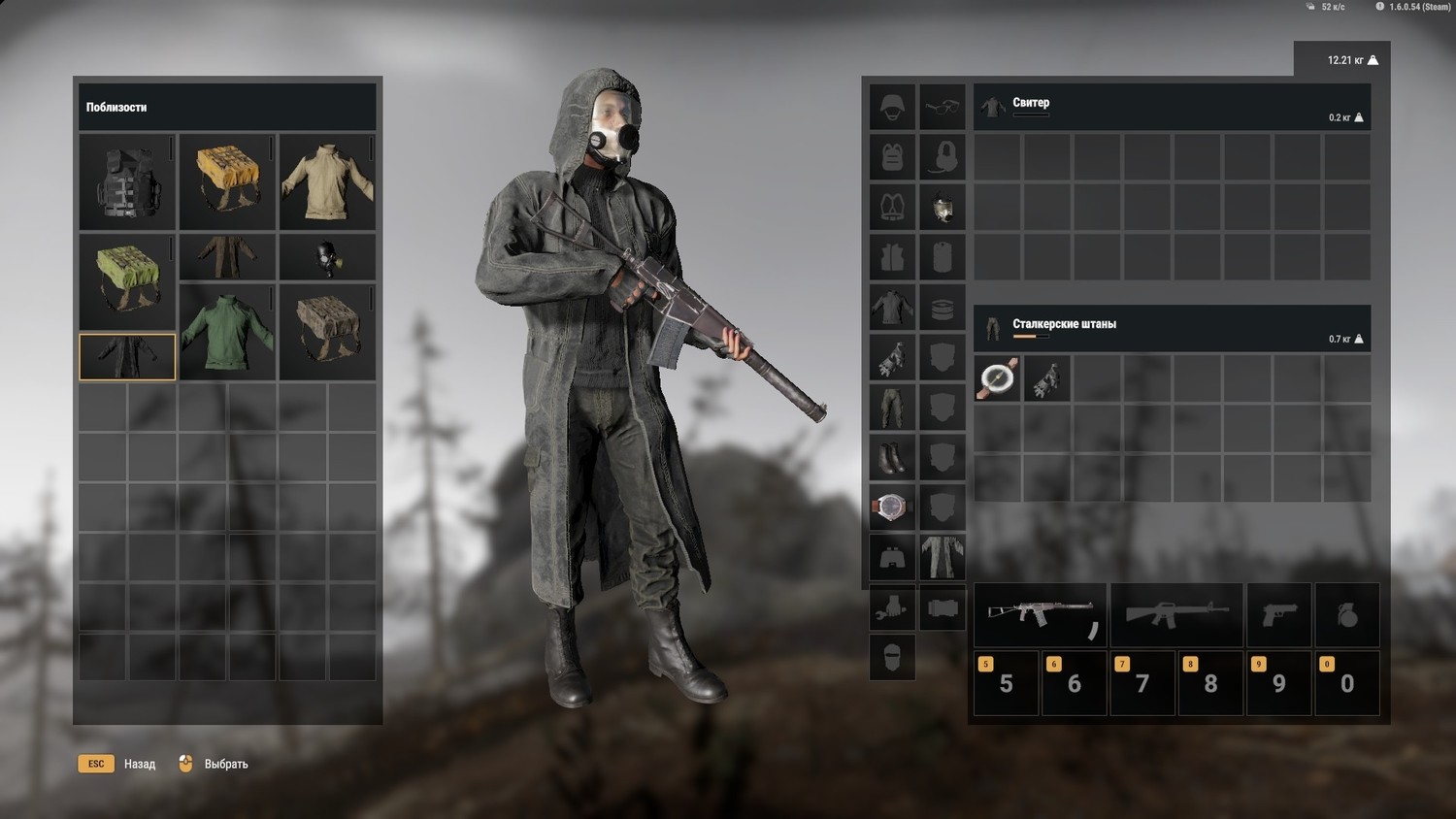Click the empty pistol slot
This screenshot has width=1456, height=819.
(1279, 614)
